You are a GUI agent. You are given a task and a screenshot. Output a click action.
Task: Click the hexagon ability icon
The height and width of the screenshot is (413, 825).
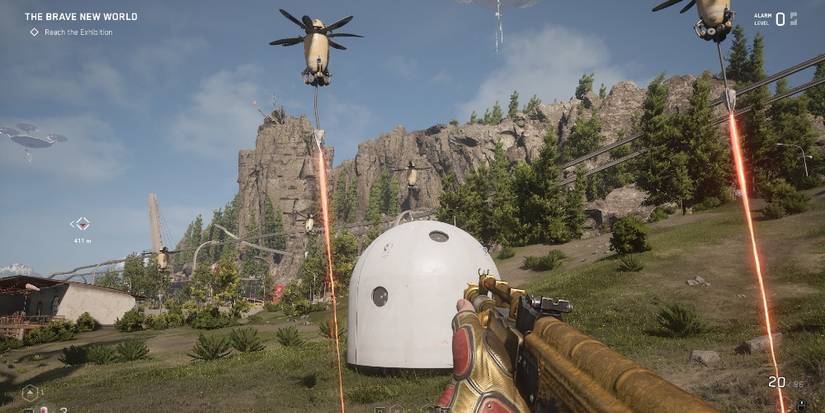coord(30,392)
